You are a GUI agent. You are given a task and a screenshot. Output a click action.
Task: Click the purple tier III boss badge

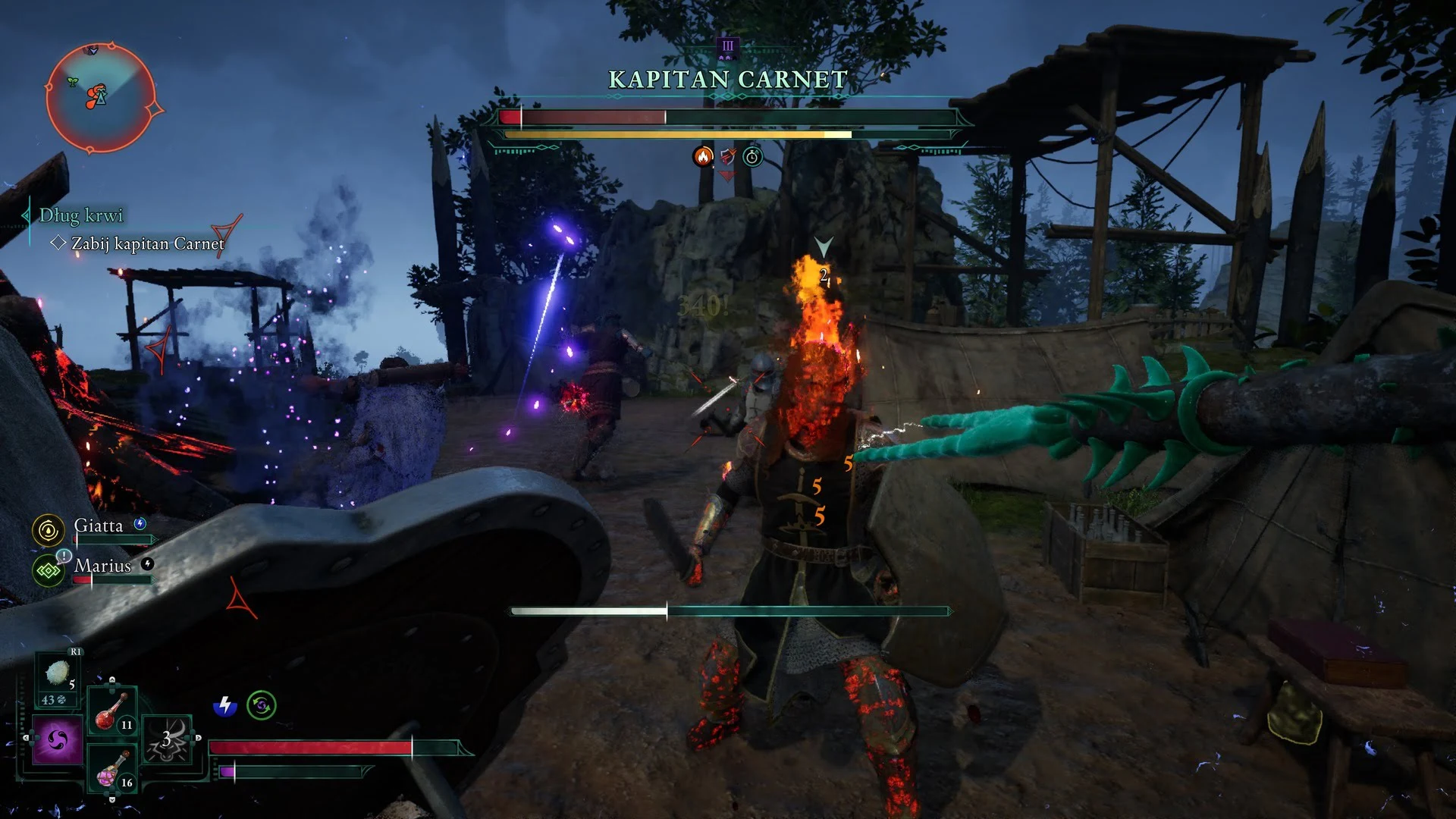(x=728, y=47)
